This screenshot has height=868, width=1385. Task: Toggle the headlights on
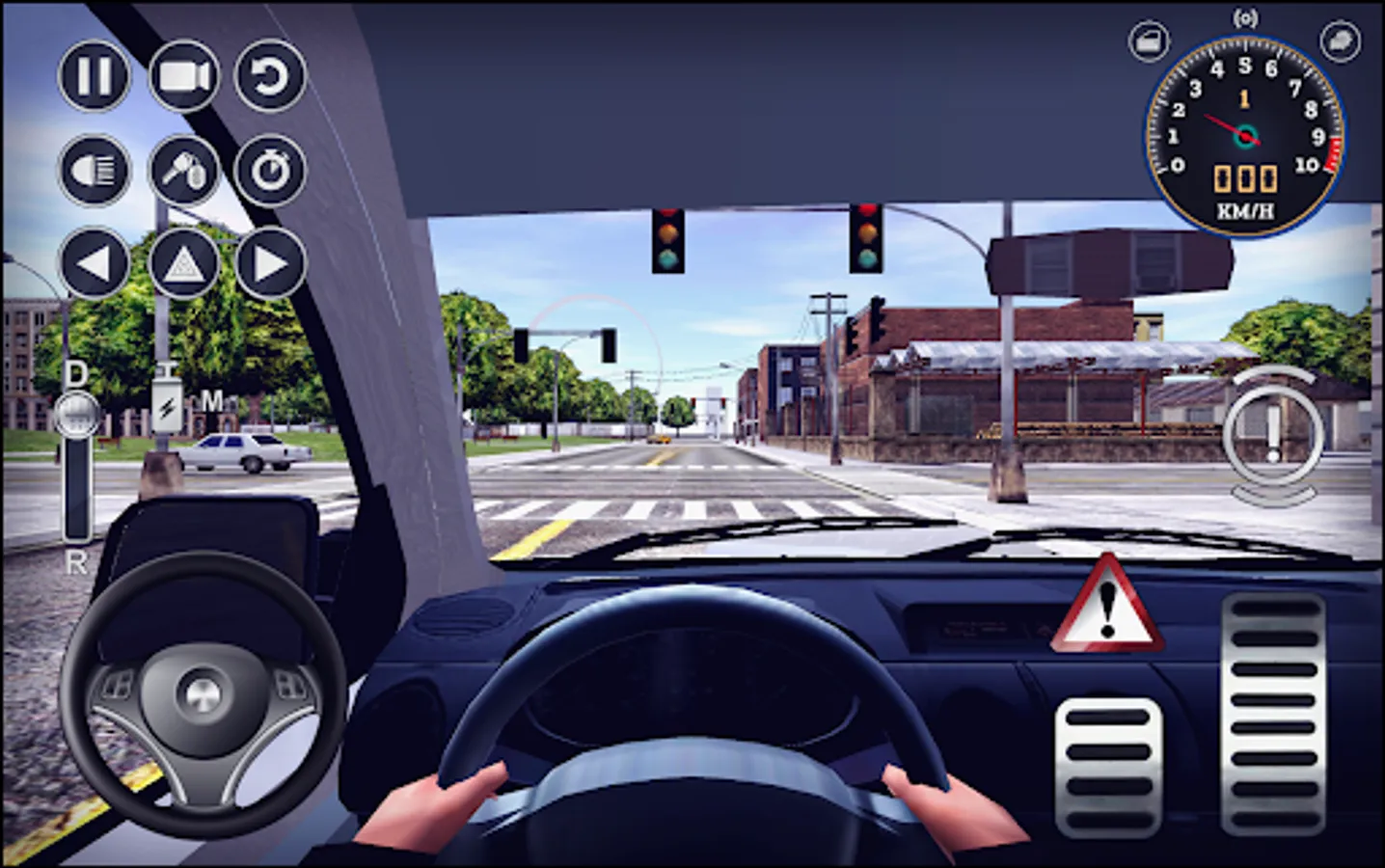pos(94,171)
